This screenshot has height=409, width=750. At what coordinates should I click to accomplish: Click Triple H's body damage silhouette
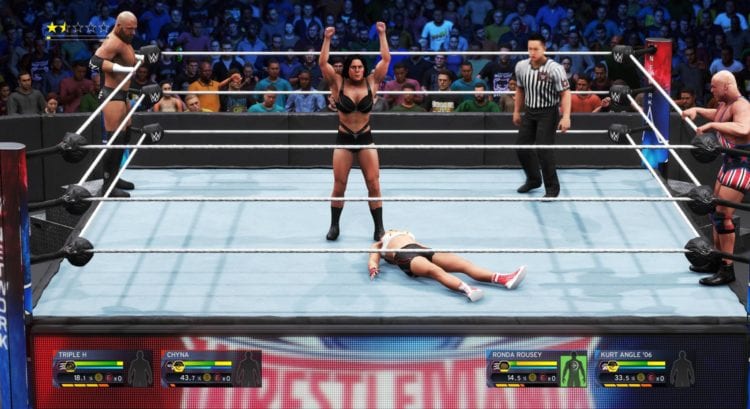point(140,369)
